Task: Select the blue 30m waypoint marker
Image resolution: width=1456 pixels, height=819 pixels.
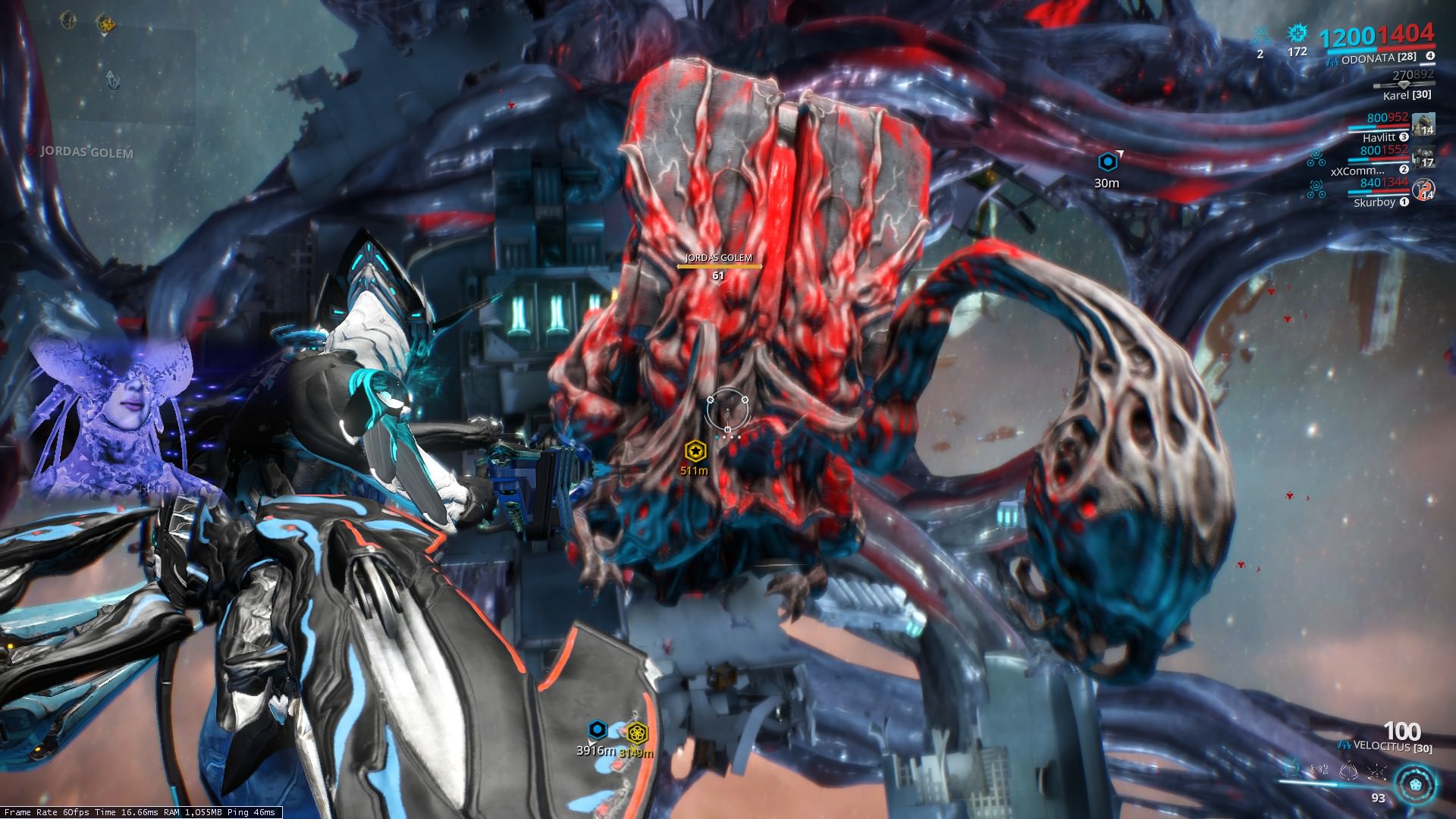Action: [x=1107, y=162]
